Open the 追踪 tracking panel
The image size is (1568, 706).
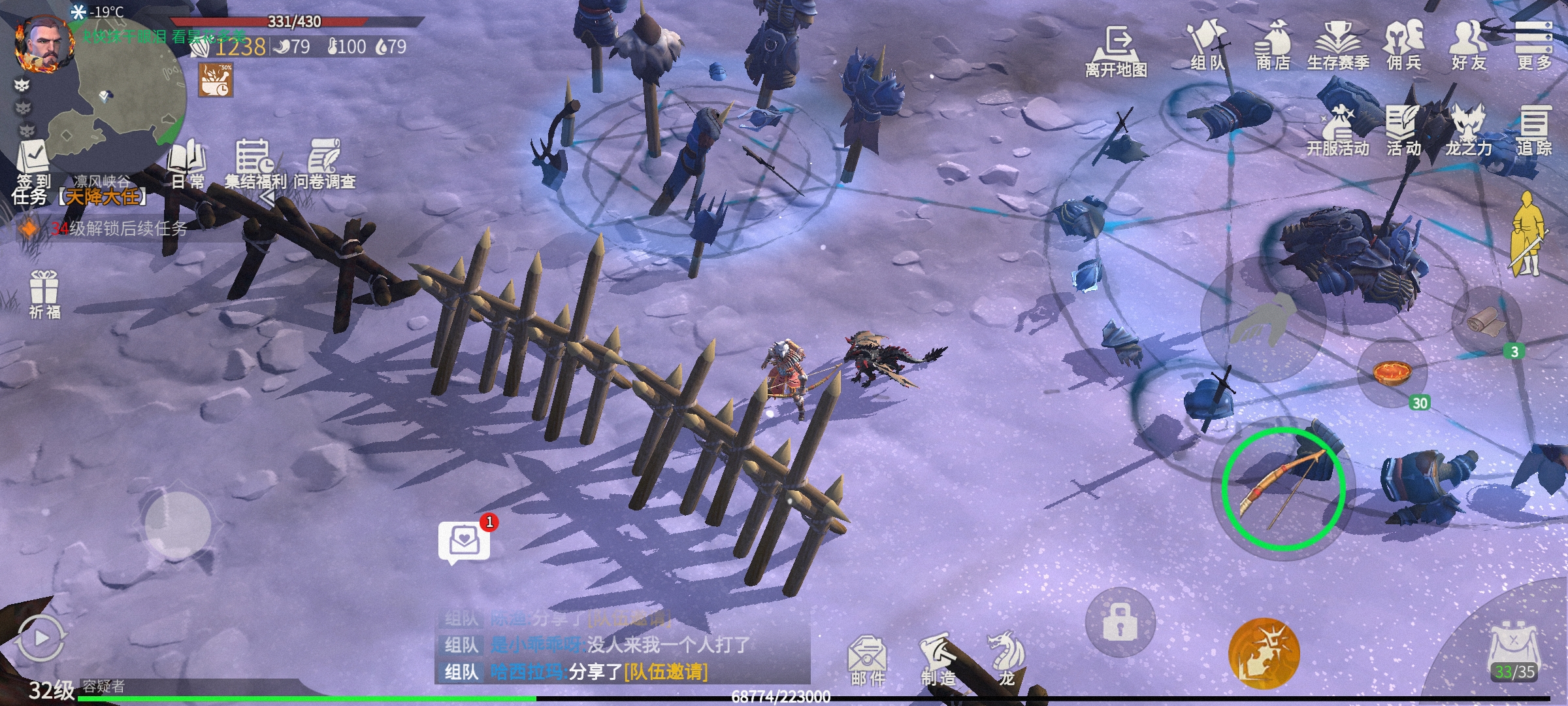1533,131
